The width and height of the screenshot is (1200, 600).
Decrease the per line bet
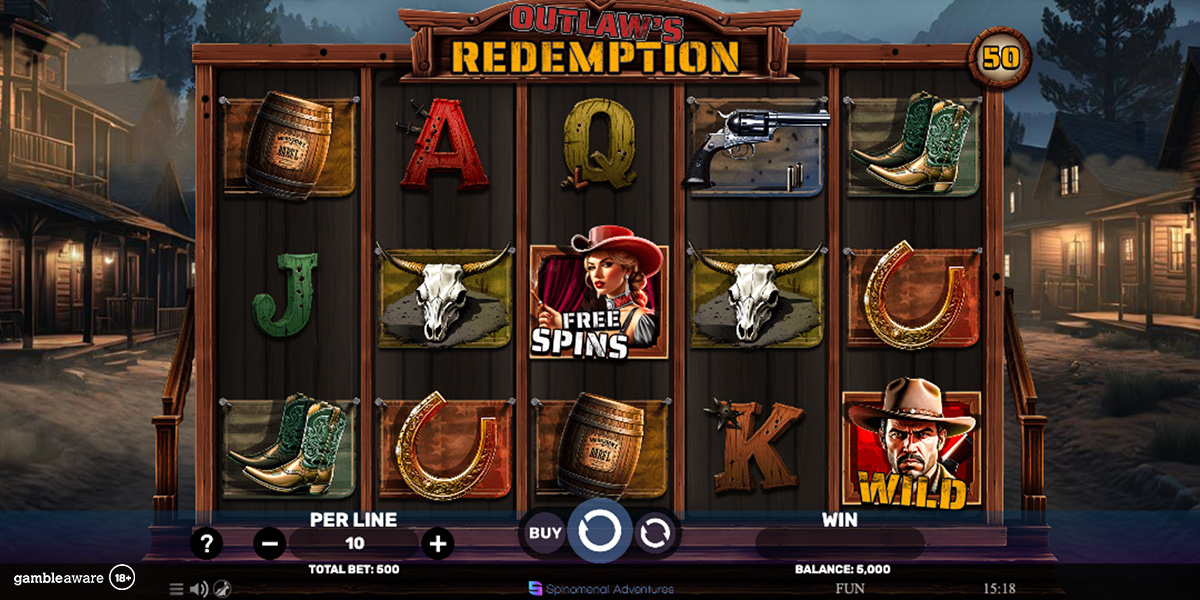pos(269,543)
